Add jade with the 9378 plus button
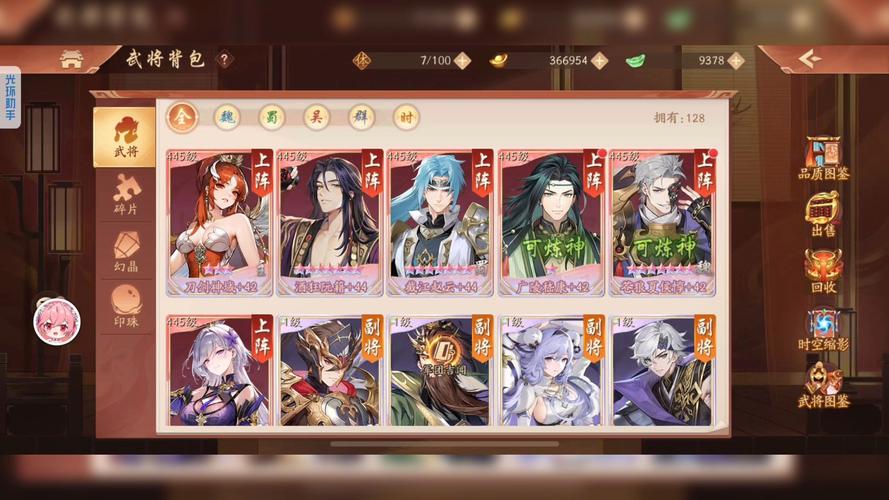 pos(736,60)
